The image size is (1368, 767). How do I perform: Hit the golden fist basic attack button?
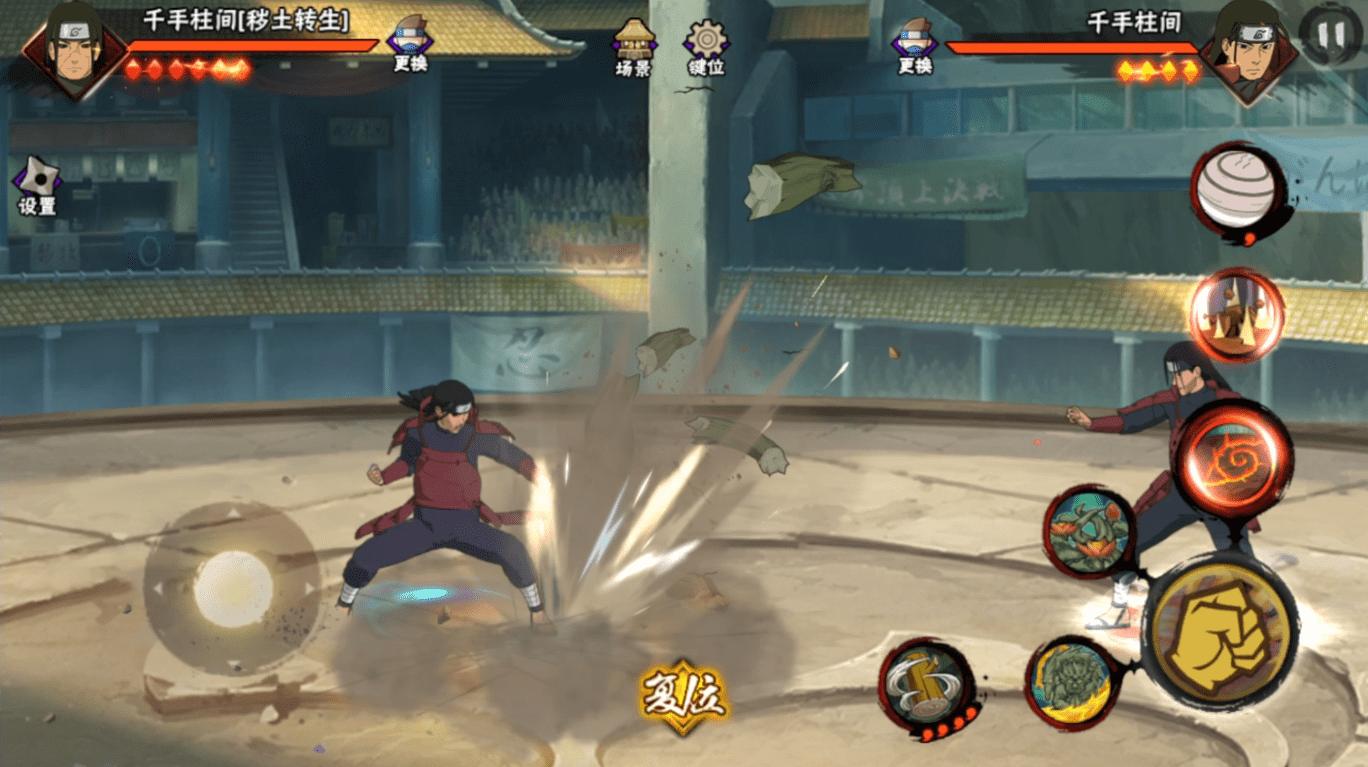1220,631
